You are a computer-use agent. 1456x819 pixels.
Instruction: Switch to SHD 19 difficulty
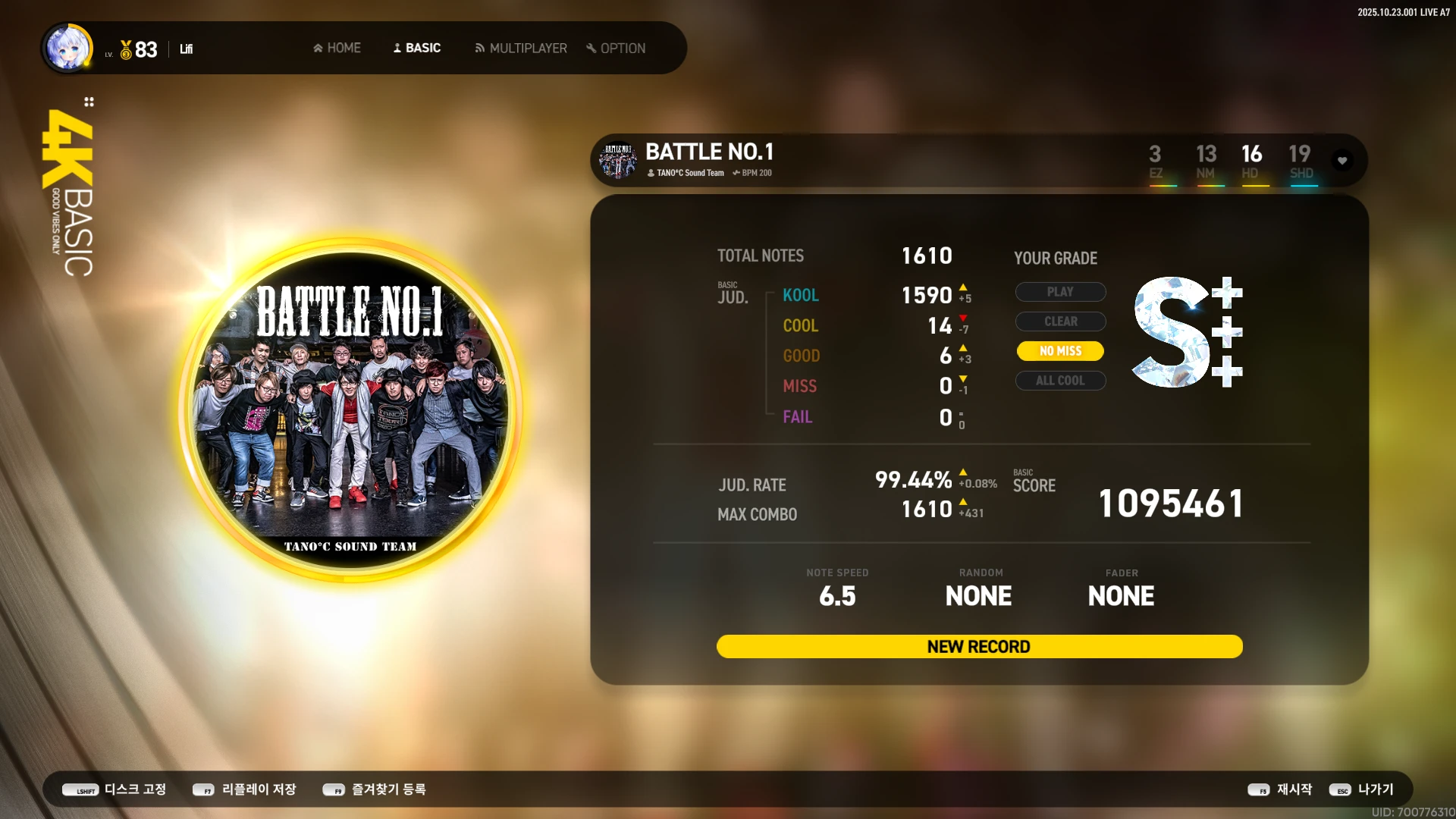pos(1301,162)
